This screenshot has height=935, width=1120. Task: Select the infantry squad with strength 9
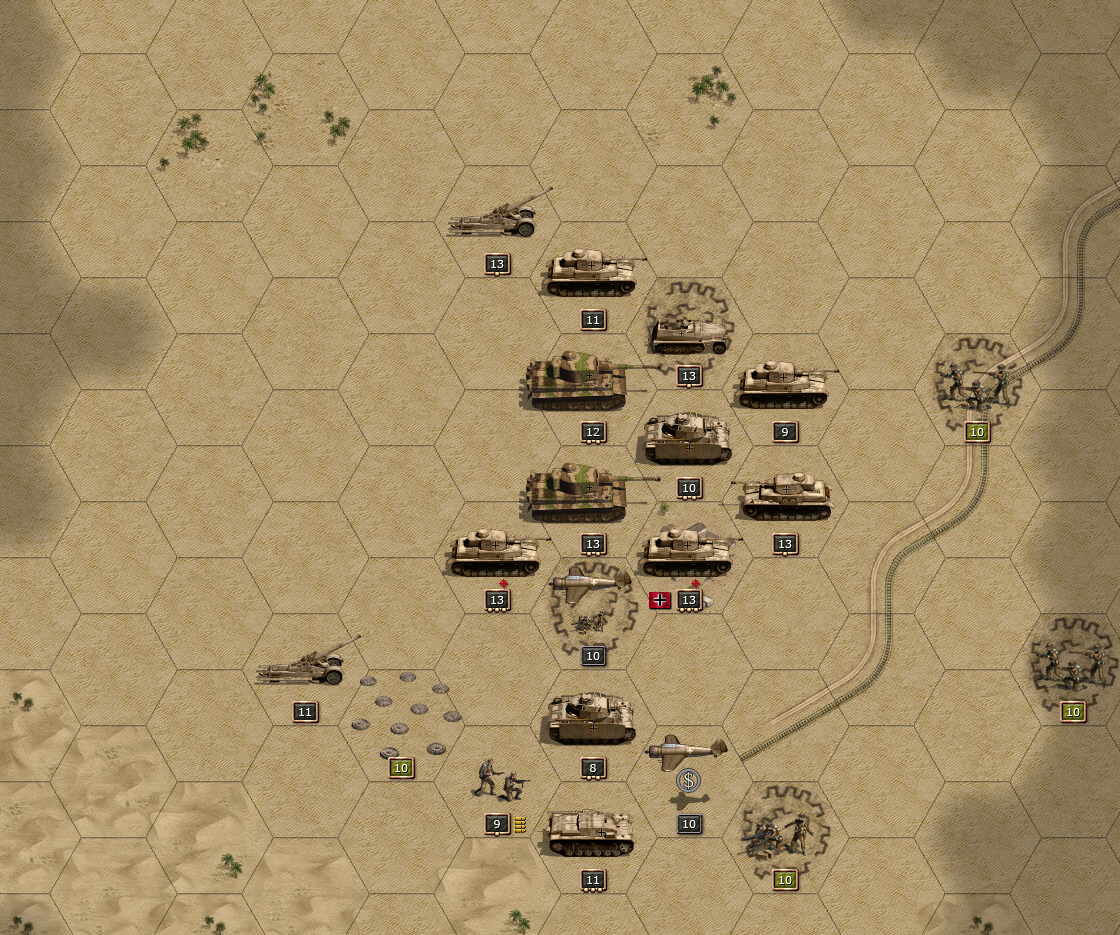point(501,779)
